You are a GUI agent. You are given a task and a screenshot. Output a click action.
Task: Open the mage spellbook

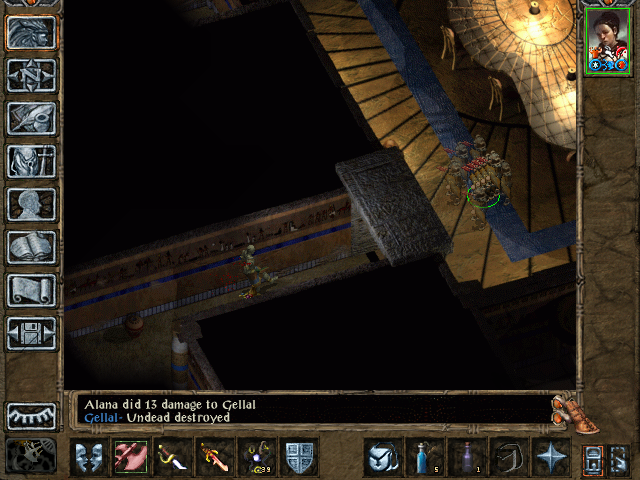[x=31, y=247]
